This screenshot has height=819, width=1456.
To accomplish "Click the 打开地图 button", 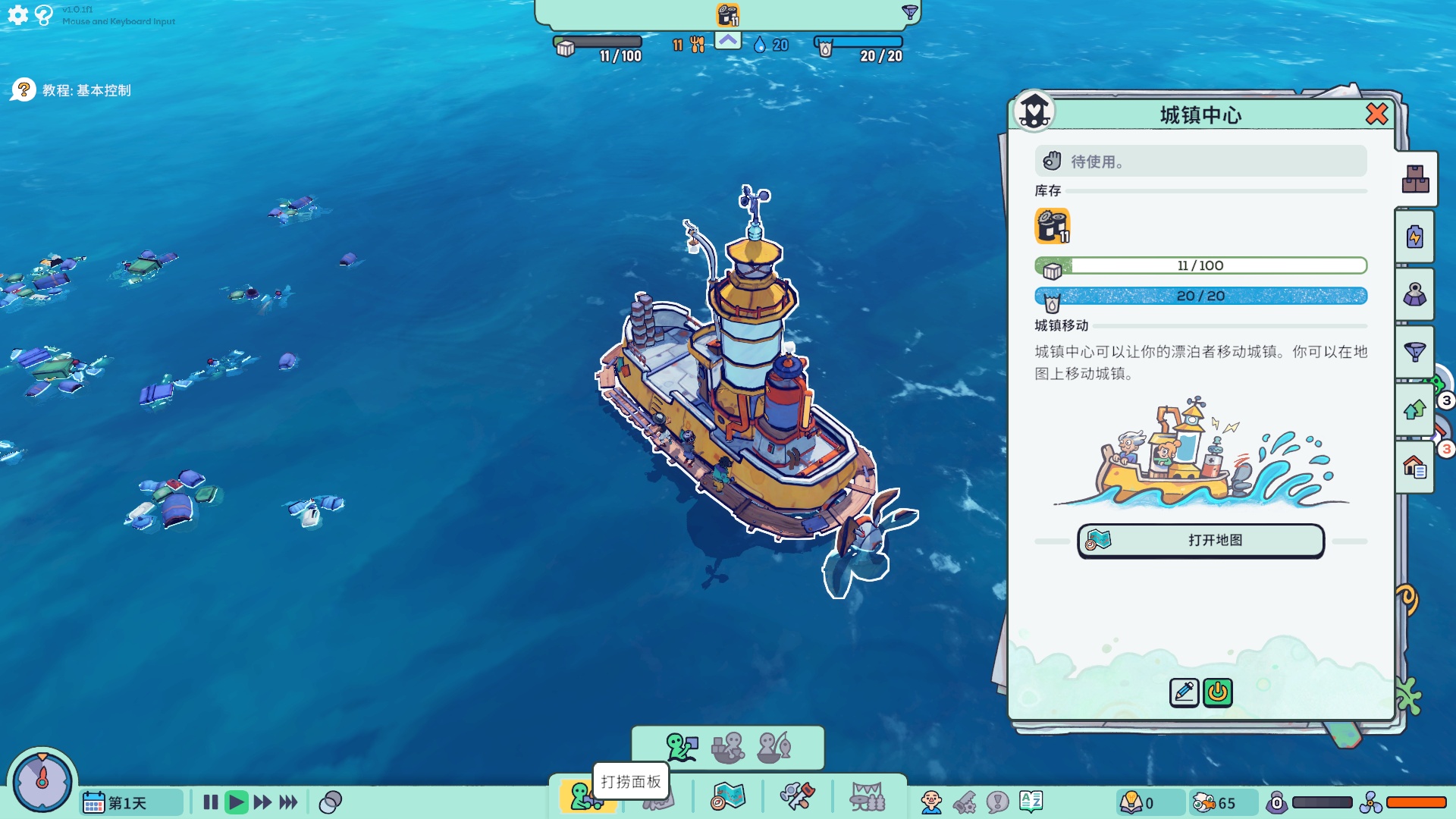I will point(1200,541).
